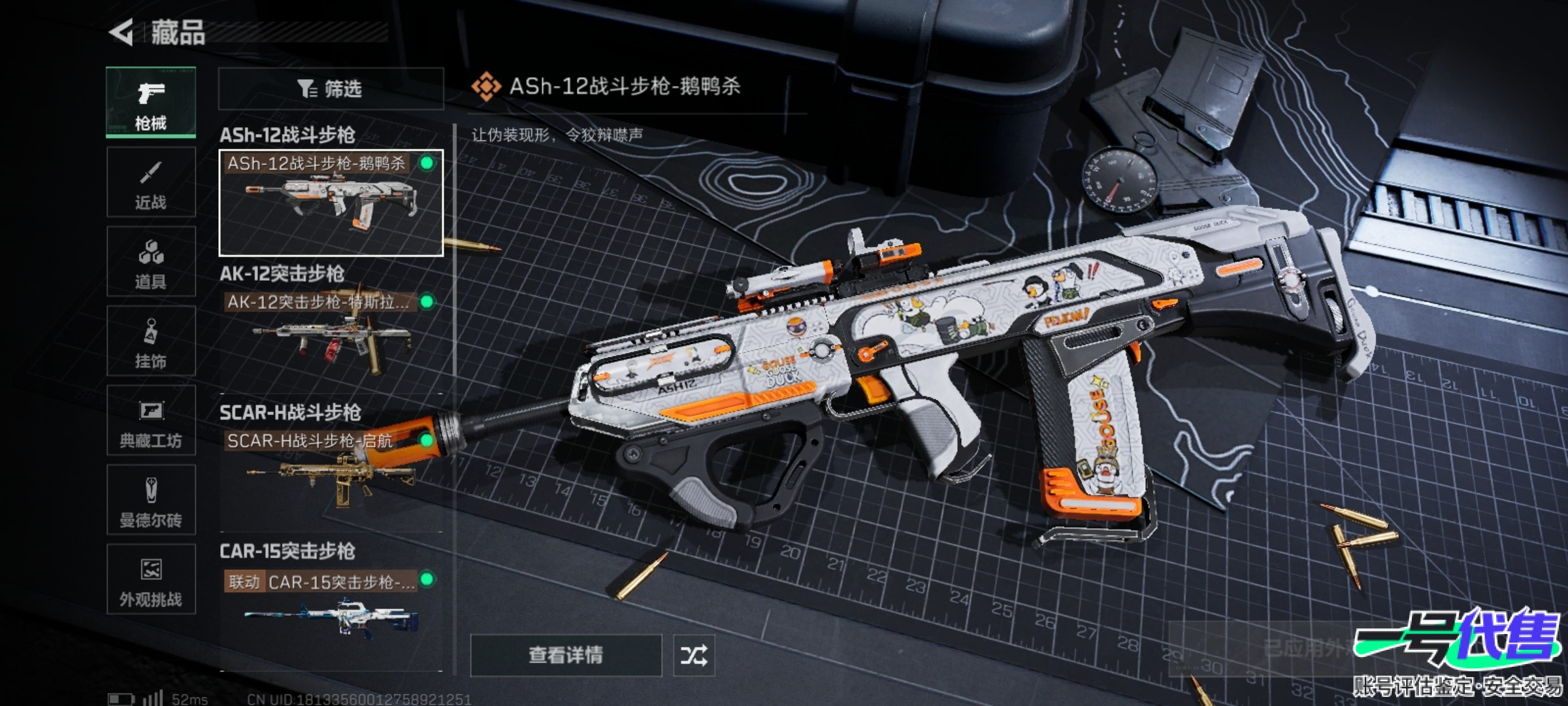
Task: Select the 道具 items category
Action: [x=151, y=262]
